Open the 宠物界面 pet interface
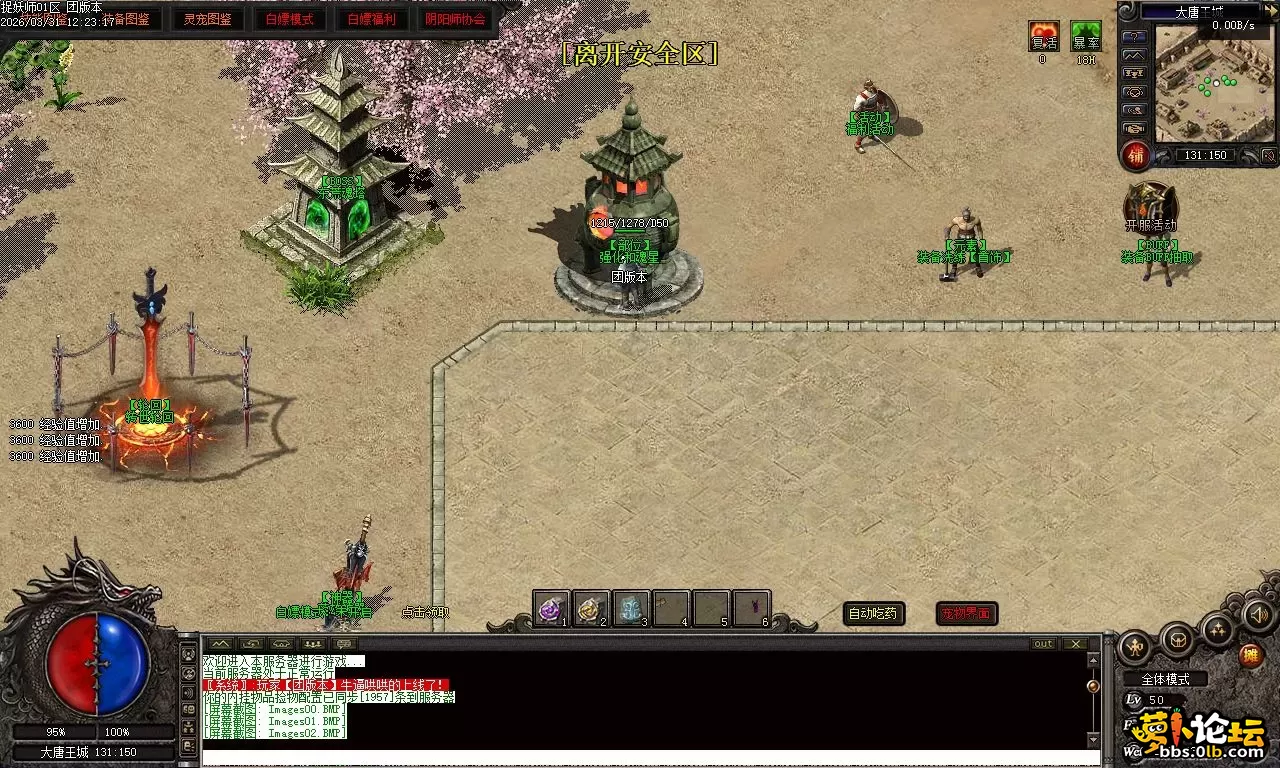Image resolution: width=1280 pixels, height=768 pixels. [966, 613]
